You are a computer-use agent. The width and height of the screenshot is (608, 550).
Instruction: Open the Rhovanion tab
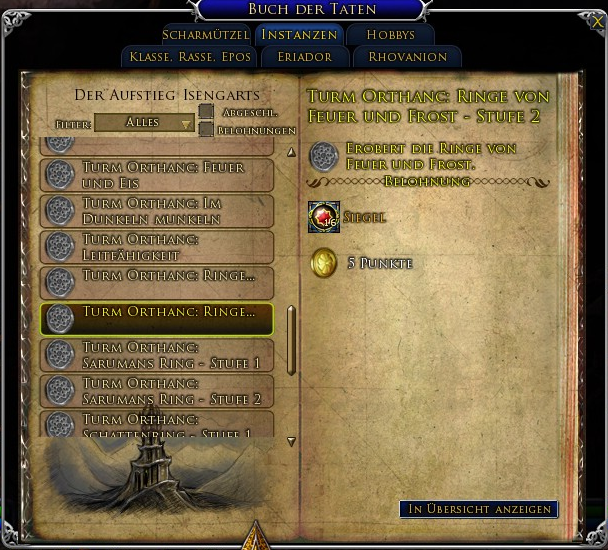407,57
